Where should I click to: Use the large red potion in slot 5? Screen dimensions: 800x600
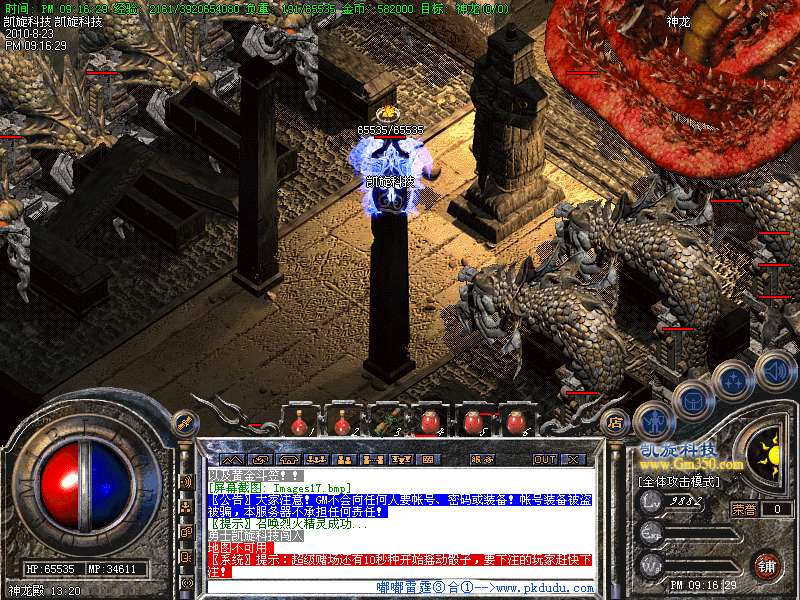click(472, 423)
